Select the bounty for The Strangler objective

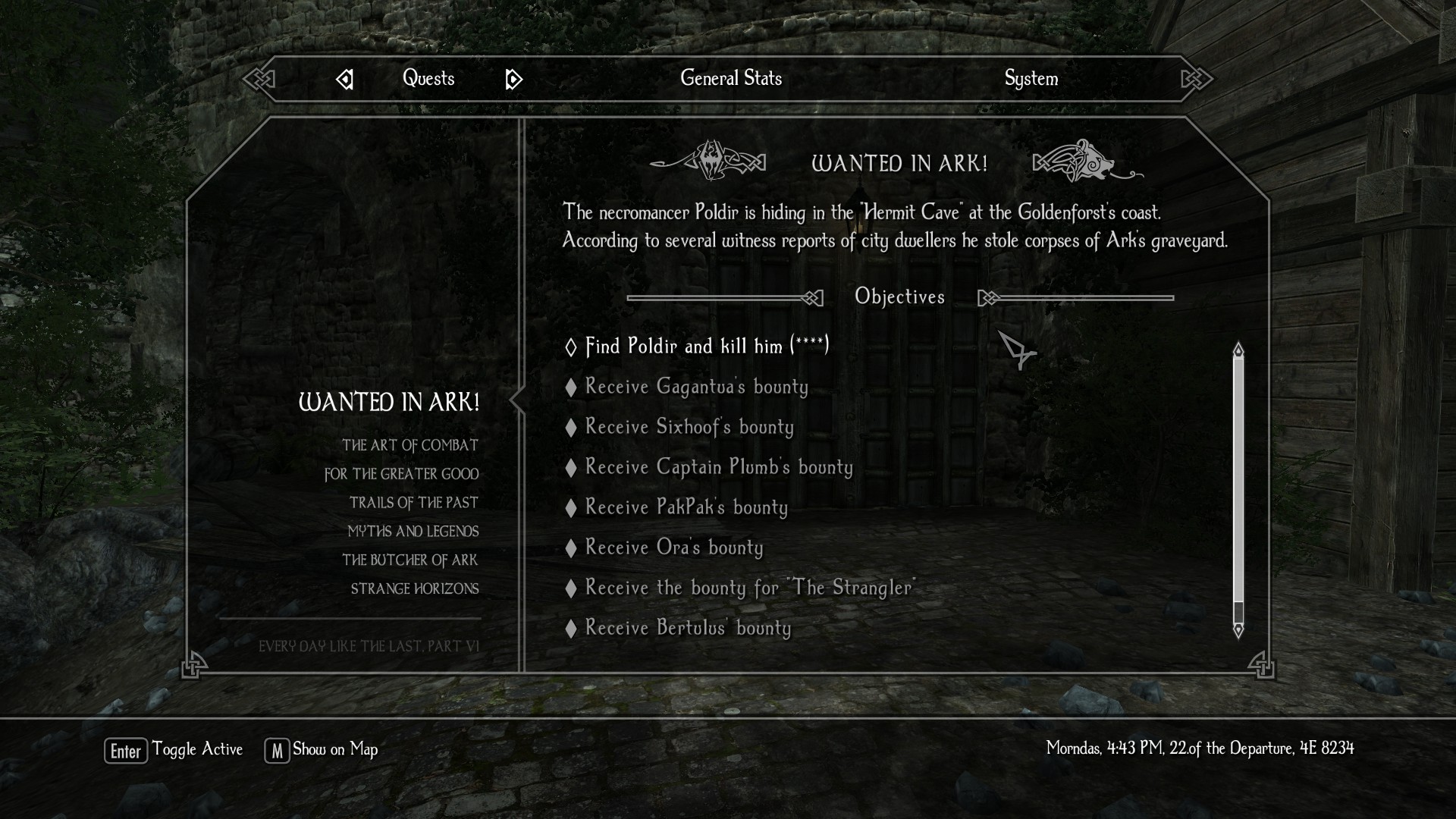pos(750,588)
